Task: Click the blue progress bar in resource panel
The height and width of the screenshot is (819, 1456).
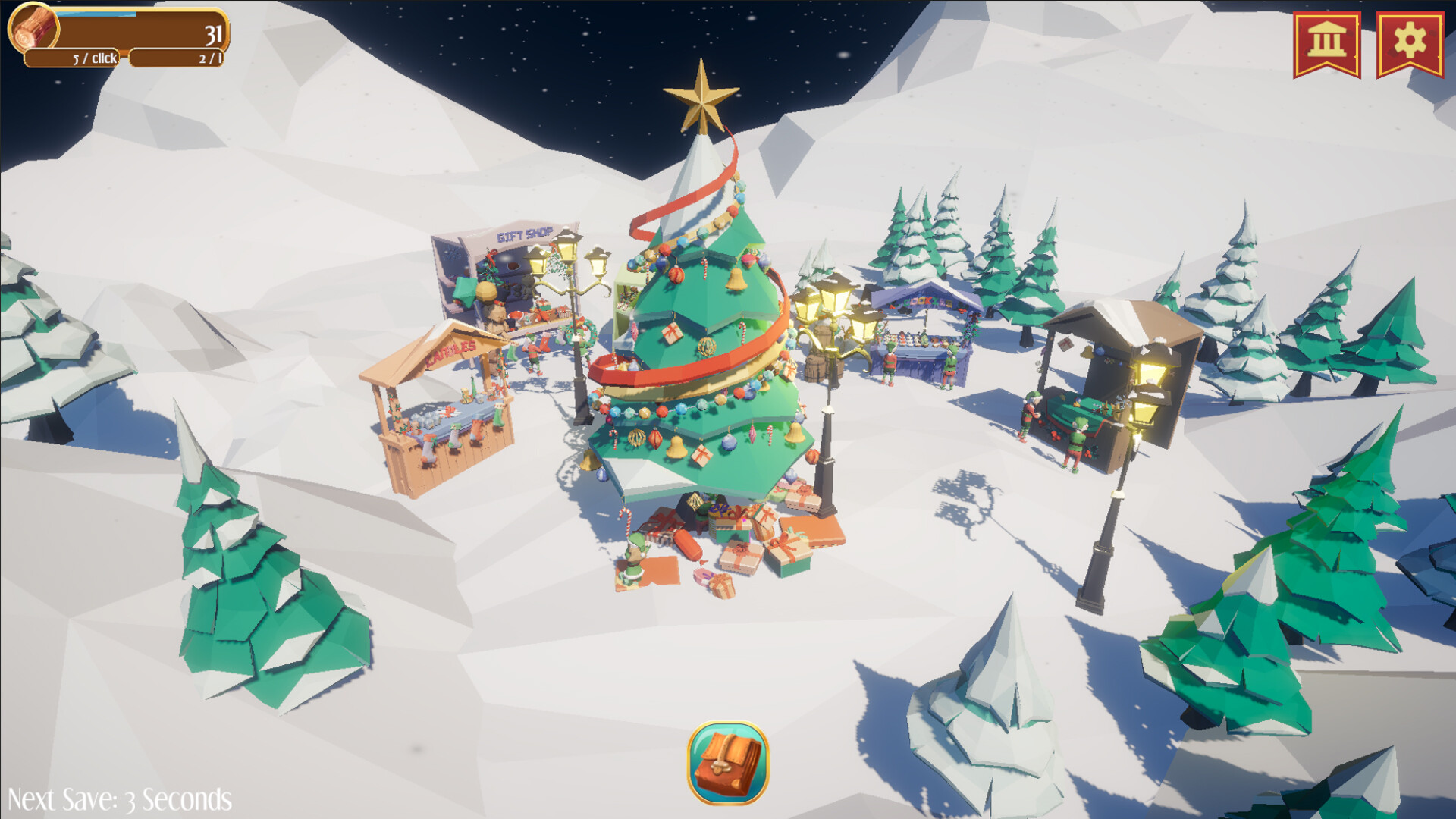Action: (x=95, y=13)
